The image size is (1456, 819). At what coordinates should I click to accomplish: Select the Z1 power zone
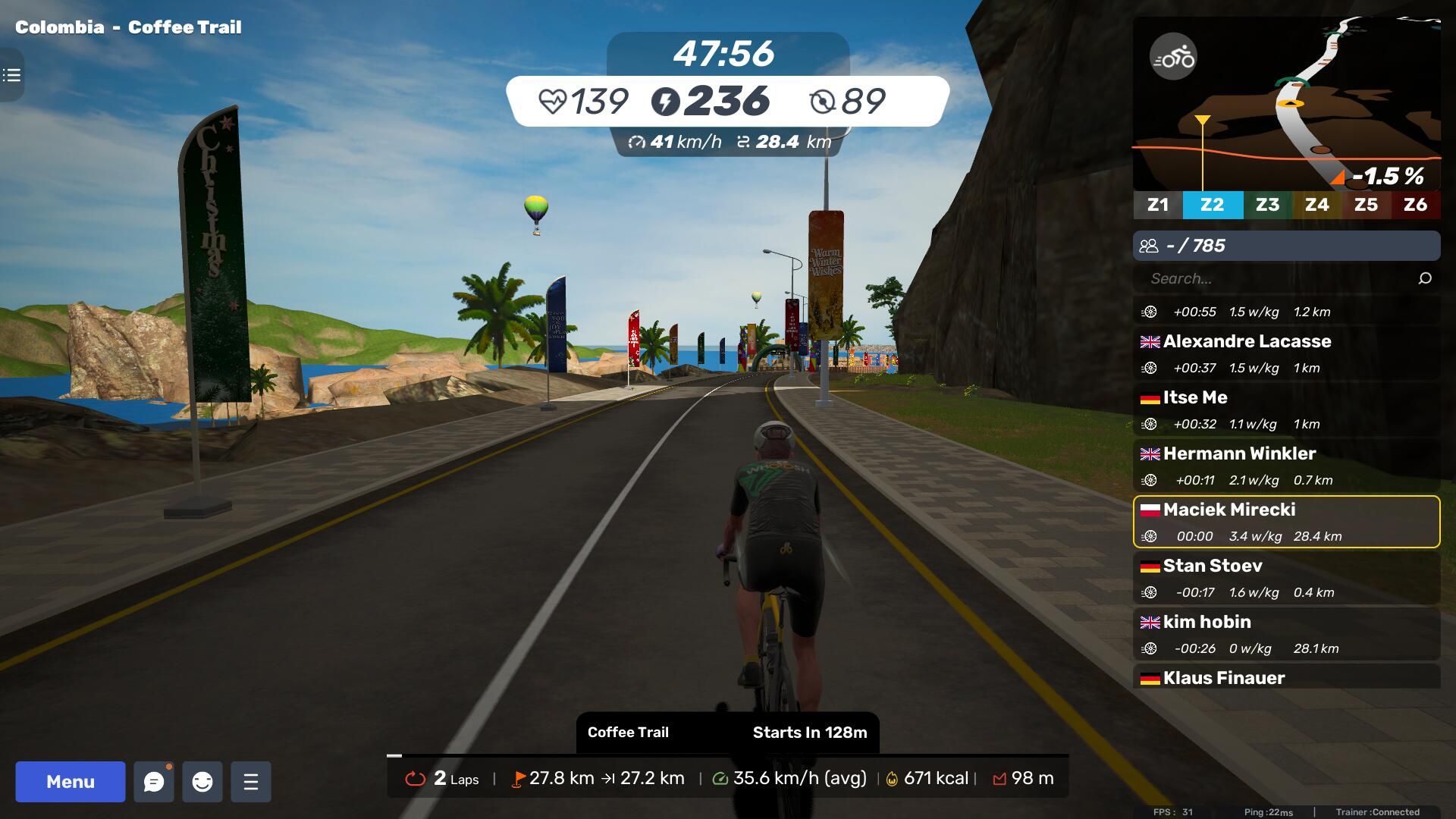pyautogui.click(x=1158, y=205)
